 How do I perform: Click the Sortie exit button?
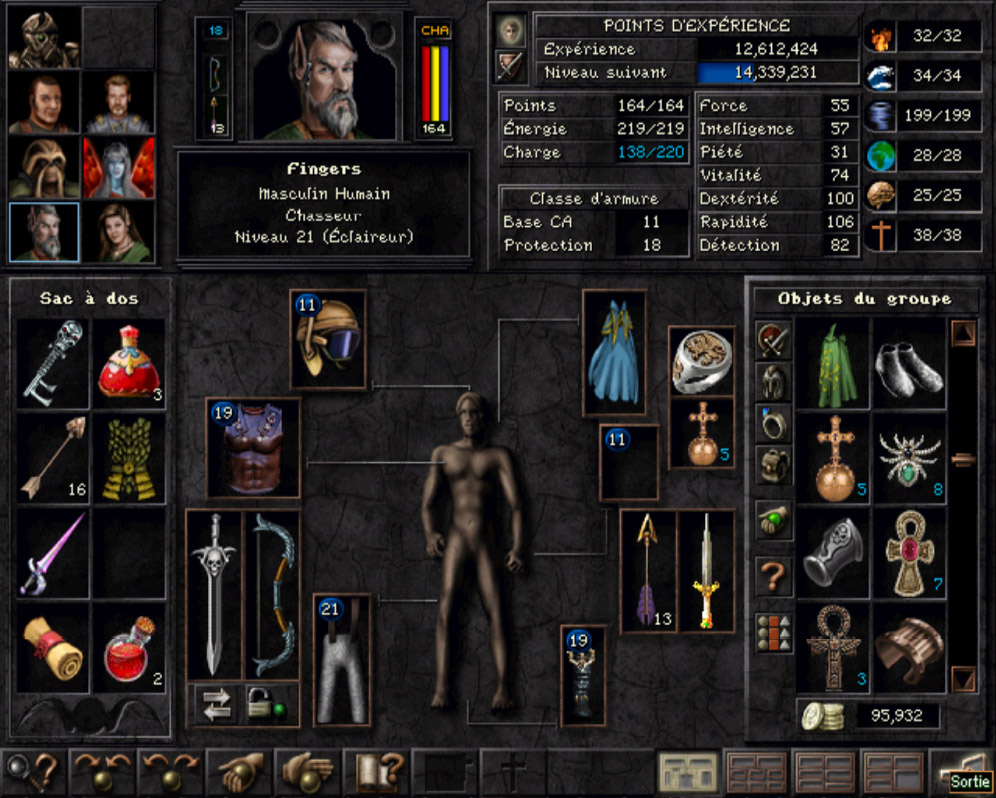pyautogui.click(x=962, y=773)
